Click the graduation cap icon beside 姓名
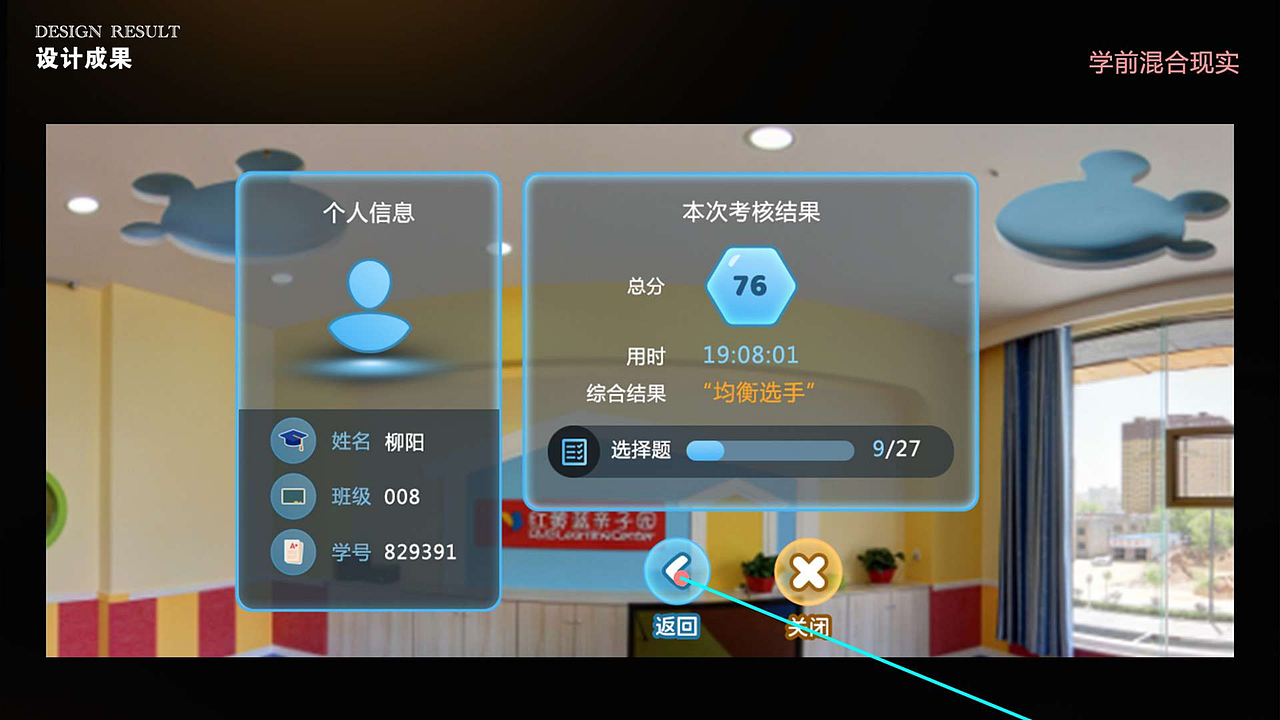1280x720 pixels. 291,441
